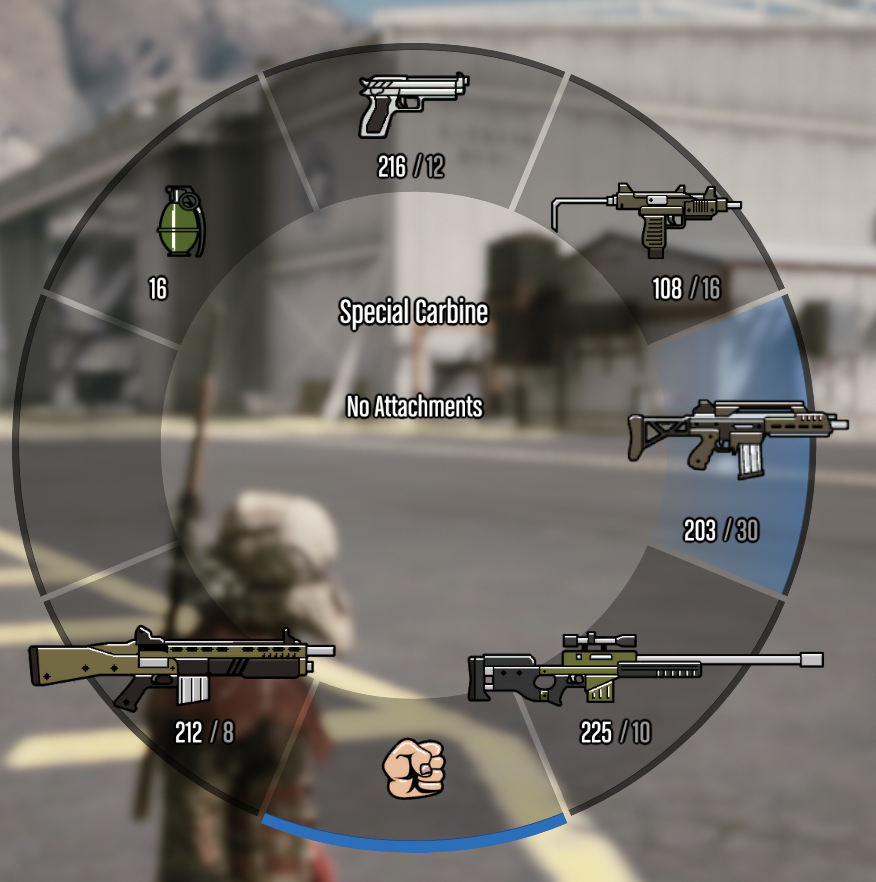Select the olive assault shotgun slot
This screenshot has width=876, height=882.
pos(181,667)
